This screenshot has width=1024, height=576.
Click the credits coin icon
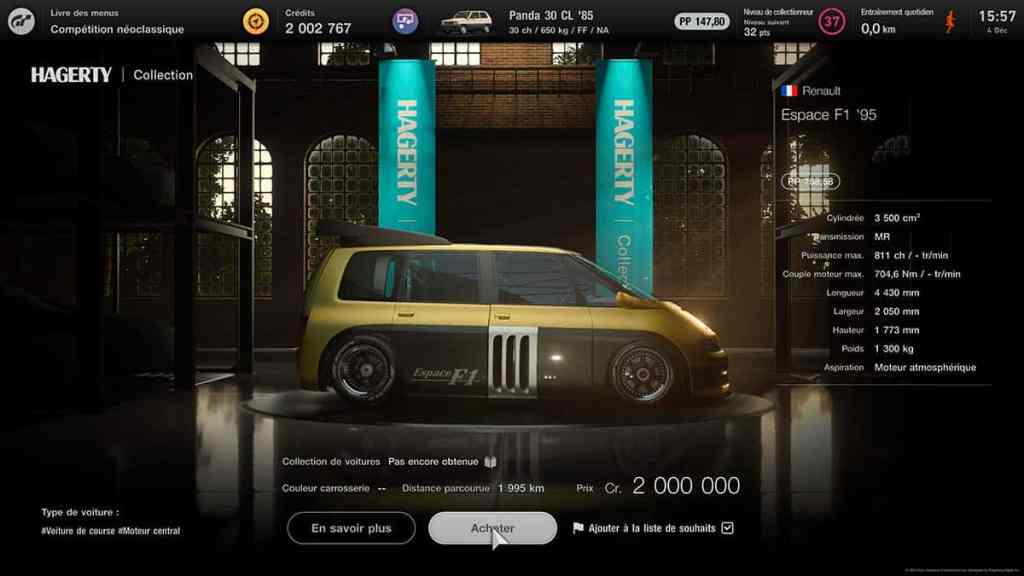[256, 21]
